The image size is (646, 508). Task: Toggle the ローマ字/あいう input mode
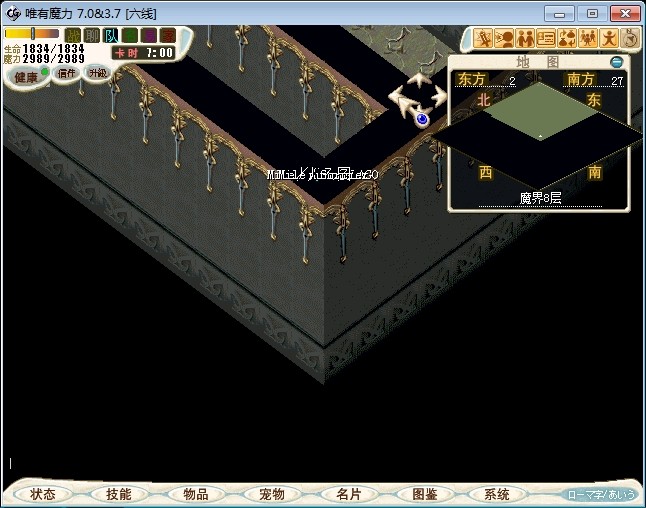coord(600,494)
